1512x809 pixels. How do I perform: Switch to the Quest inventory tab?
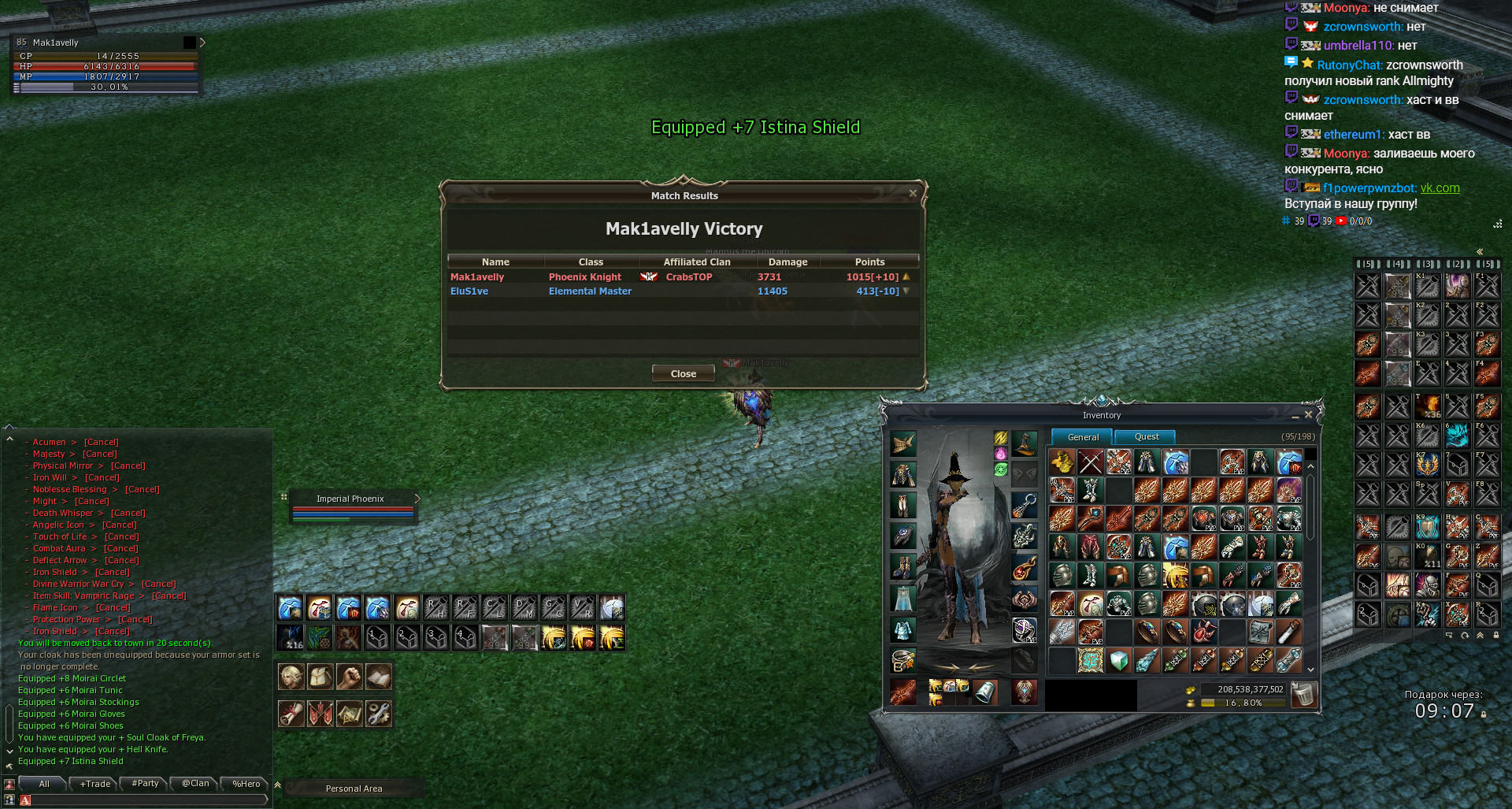1146,436
